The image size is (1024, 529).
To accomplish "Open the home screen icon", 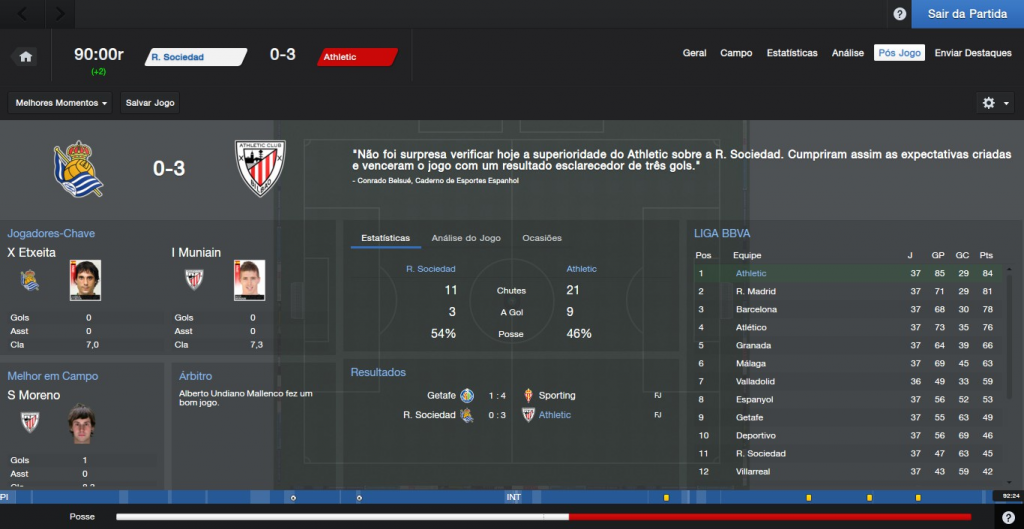I will coord(26,57).
